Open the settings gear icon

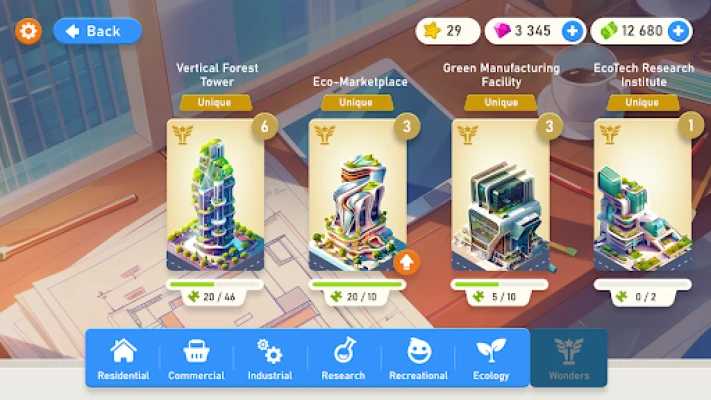[x=28, y=31]
